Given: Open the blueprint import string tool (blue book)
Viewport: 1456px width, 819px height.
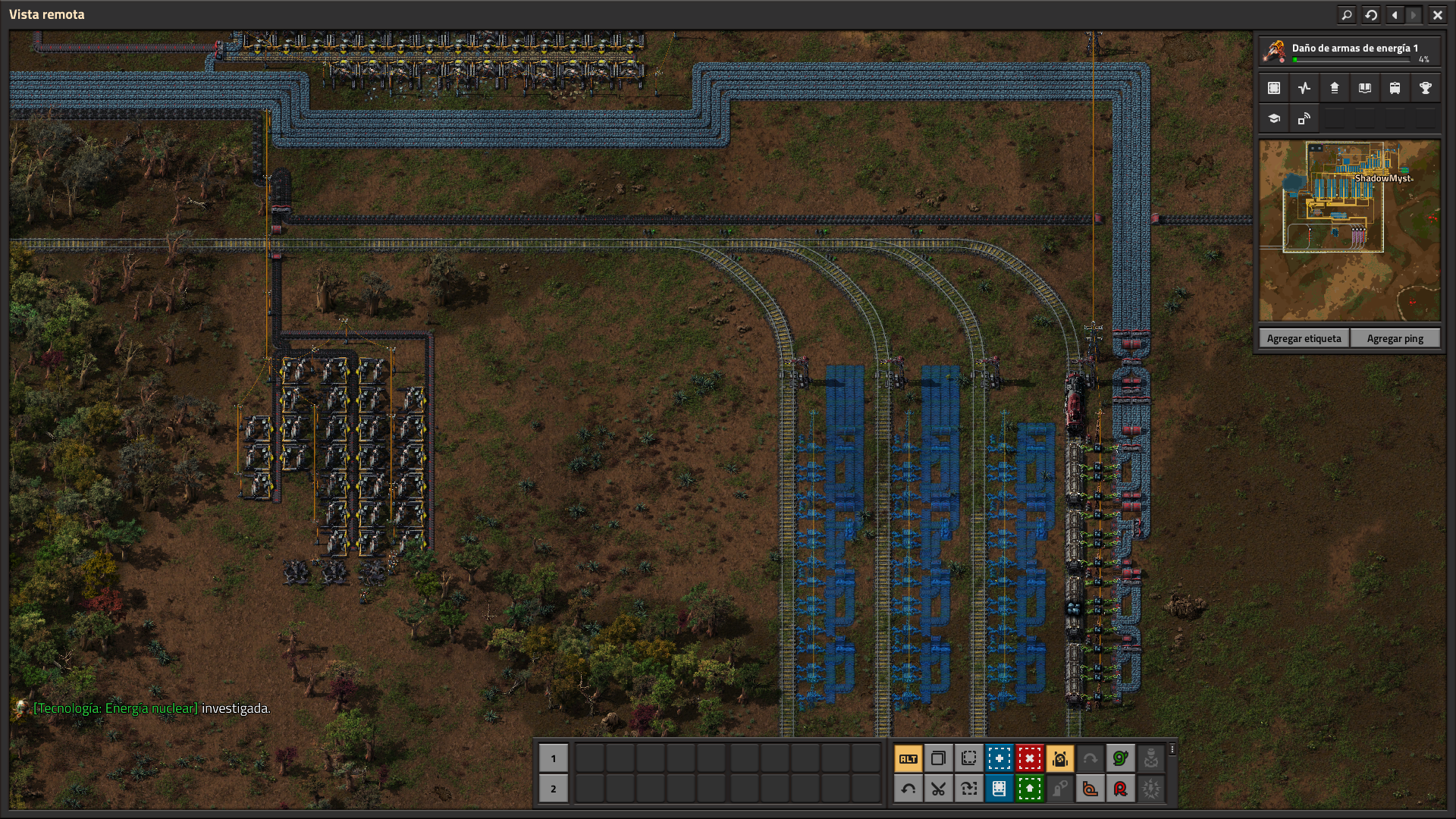Looking at the screenshot, I should coord(999,789).
